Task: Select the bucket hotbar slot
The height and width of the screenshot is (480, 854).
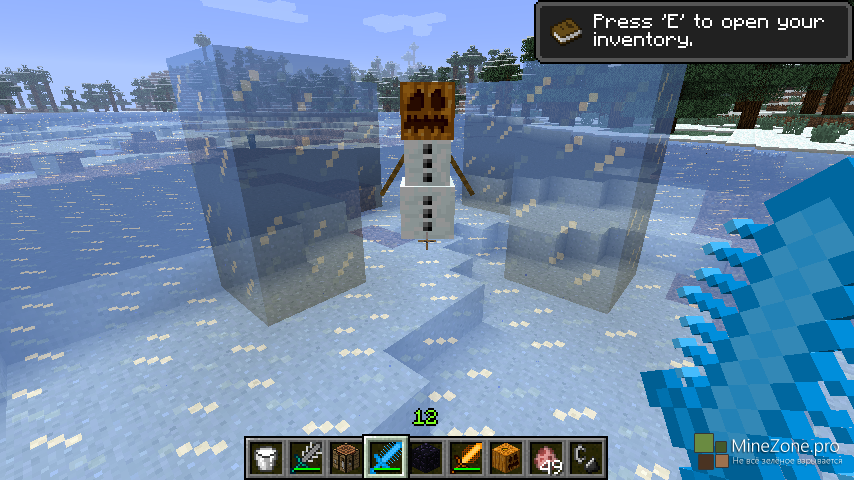Action: [x=265, y=457]
